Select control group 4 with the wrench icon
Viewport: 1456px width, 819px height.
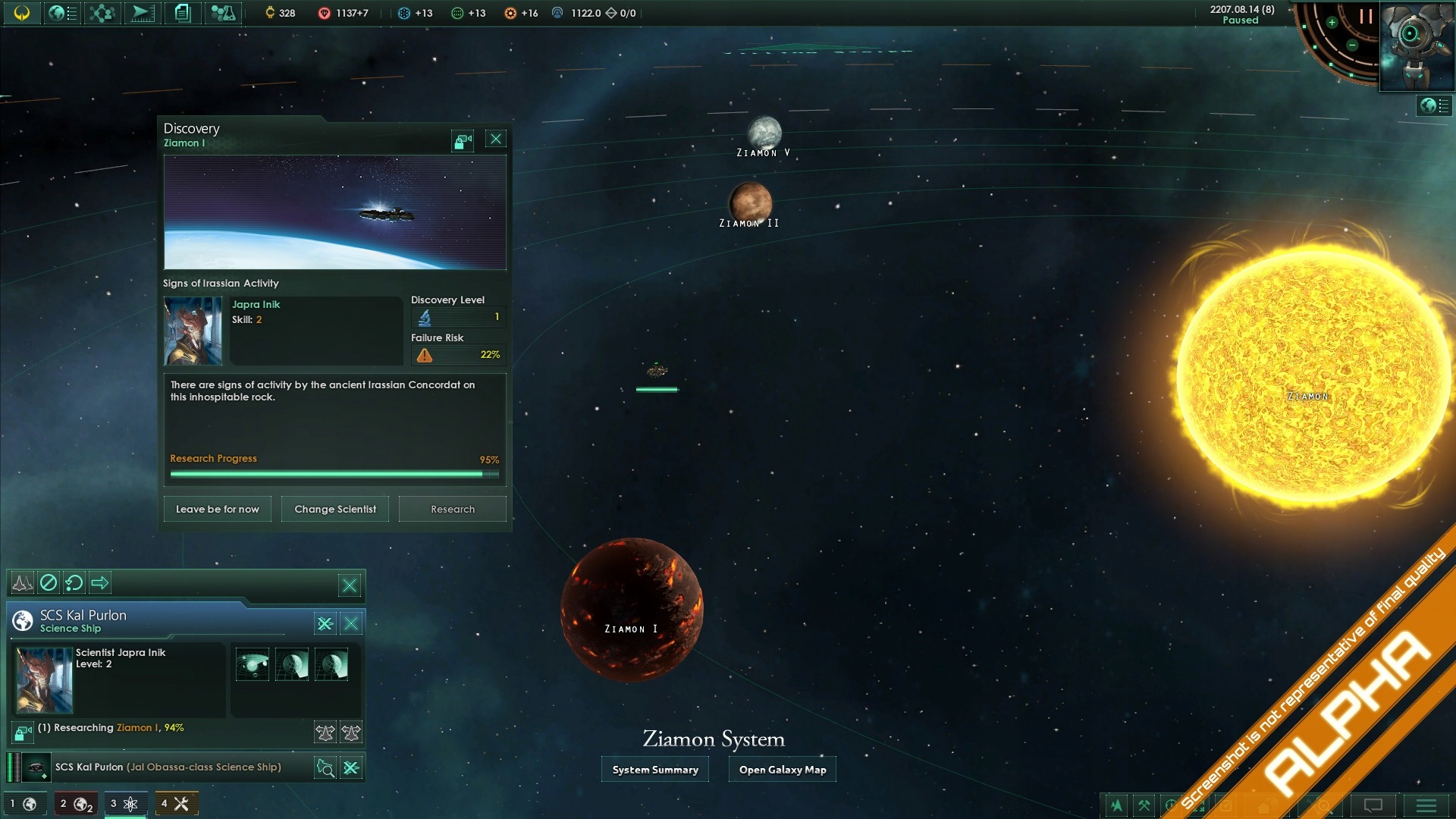click(x=176, y=803)
